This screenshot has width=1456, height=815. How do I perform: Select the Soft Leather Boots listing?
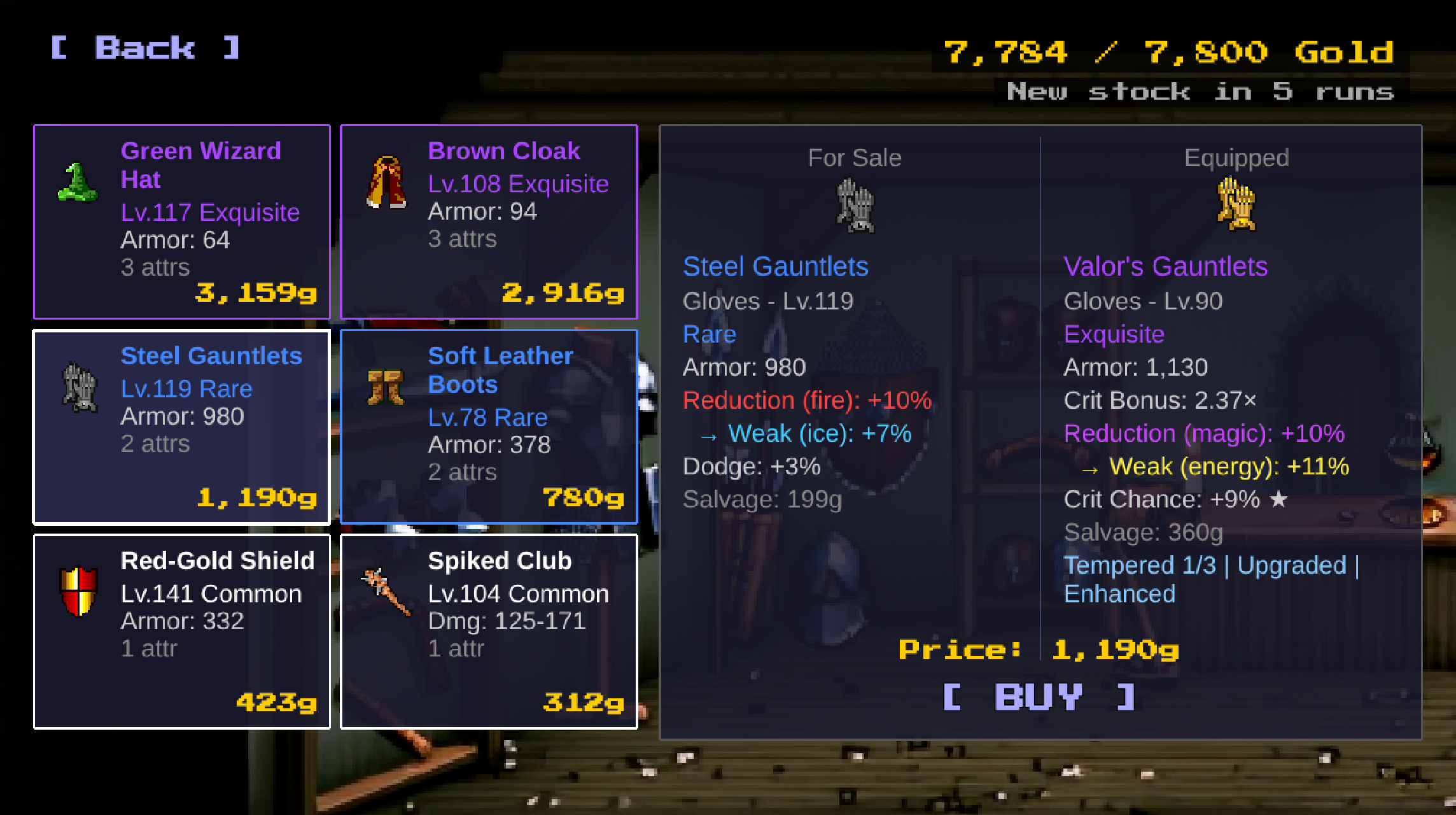pyautogui.click(x=489, y=427)
